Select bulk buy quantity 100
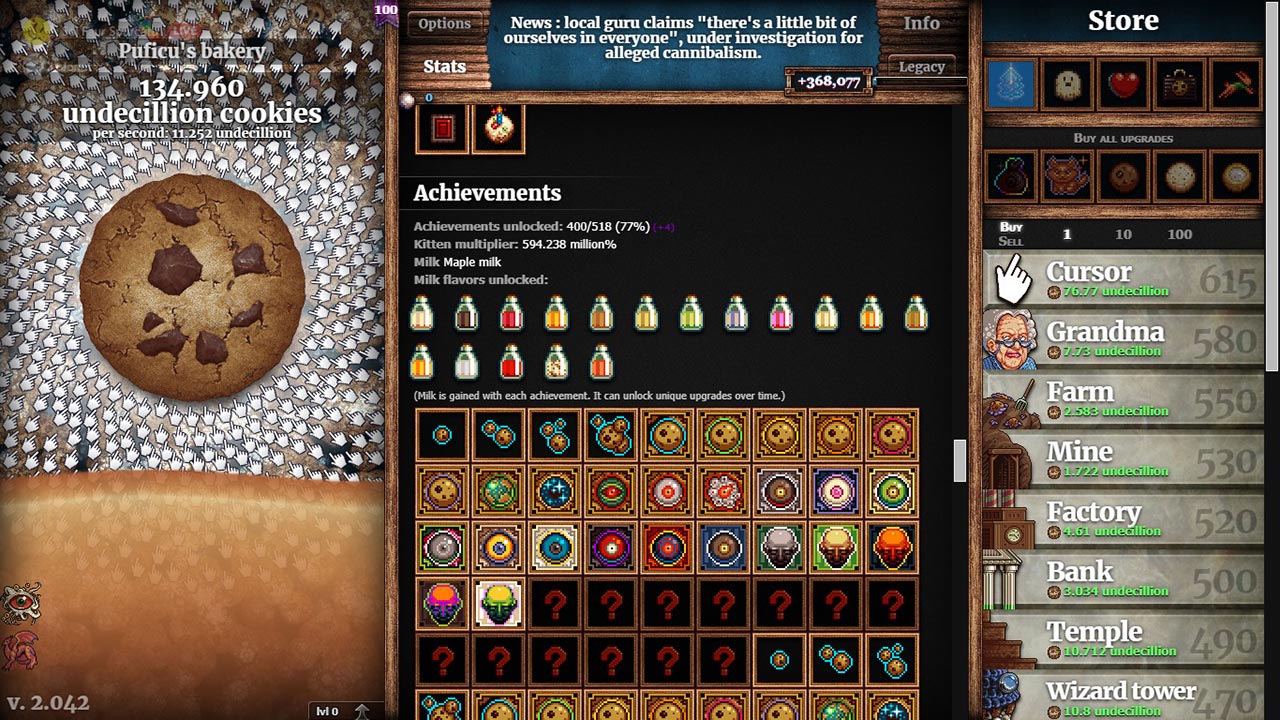1280x720 pixels. coord(1180,234)
